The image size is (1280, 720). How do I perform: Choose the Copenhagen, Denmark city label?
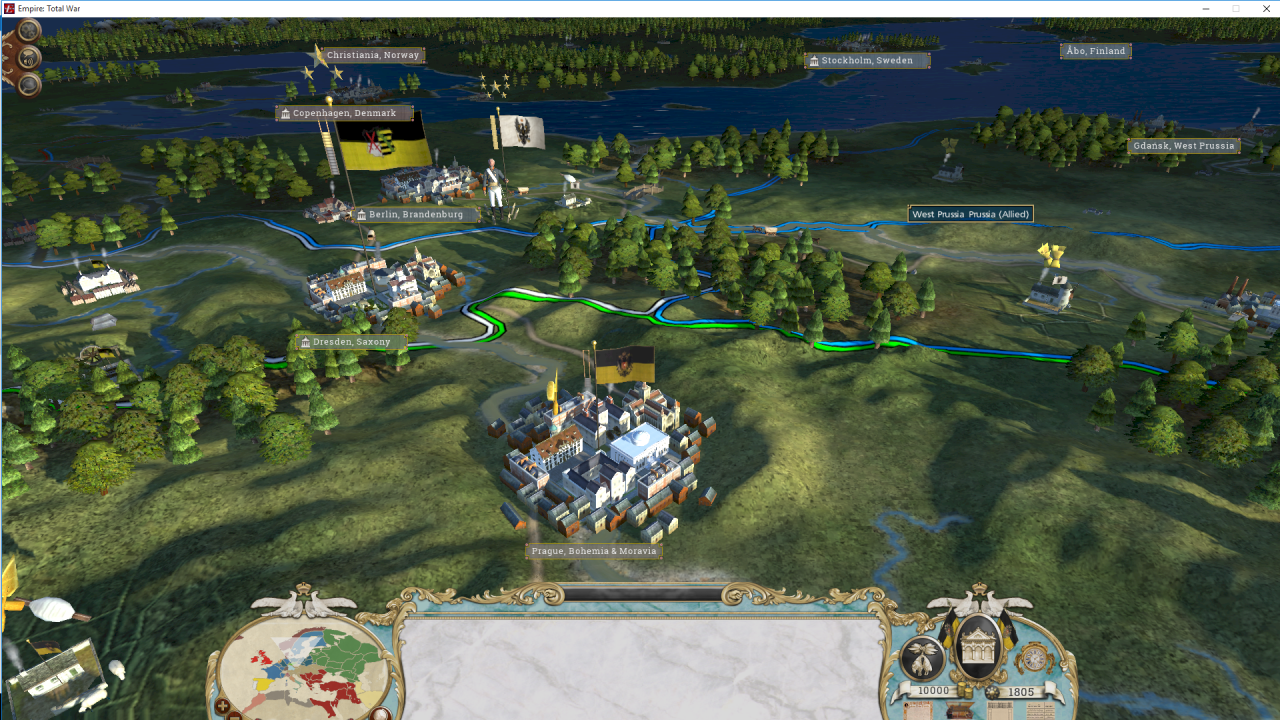[x=344, y=113]
